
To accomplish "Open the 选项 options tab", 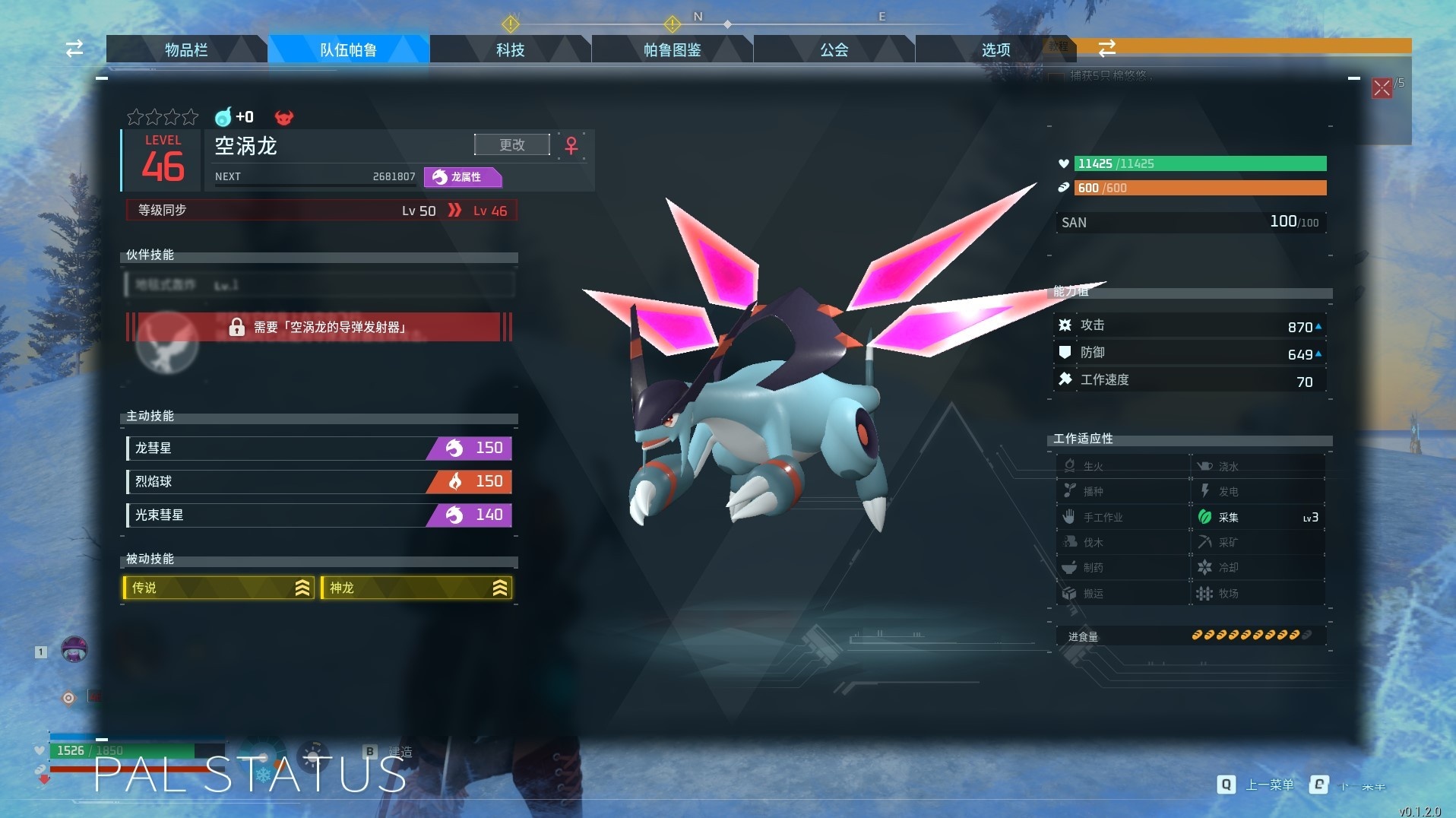I will [995, 50].
